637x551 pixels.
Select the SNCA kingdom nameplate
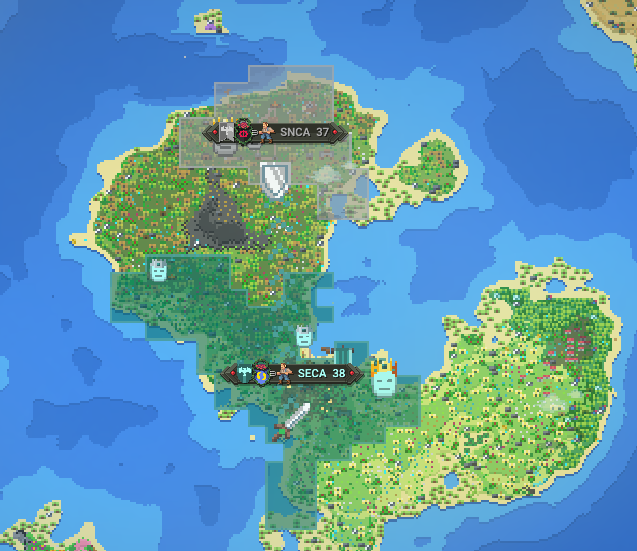pyautogui.click(x=275, y=132)
